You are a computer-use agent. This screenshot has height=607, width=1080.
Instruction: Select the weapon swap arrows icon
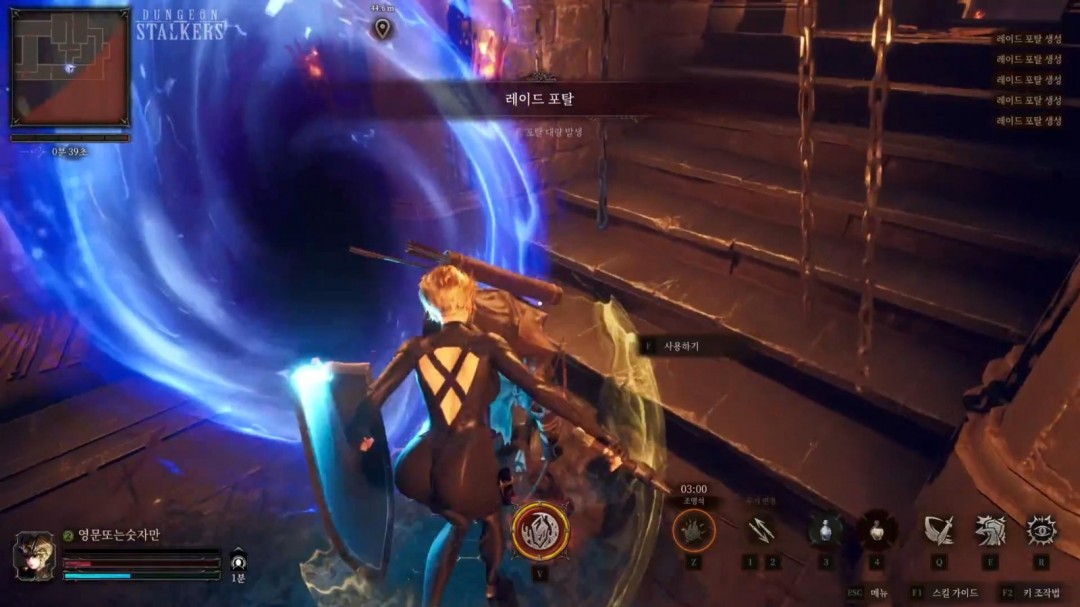(x=761, y=530)
